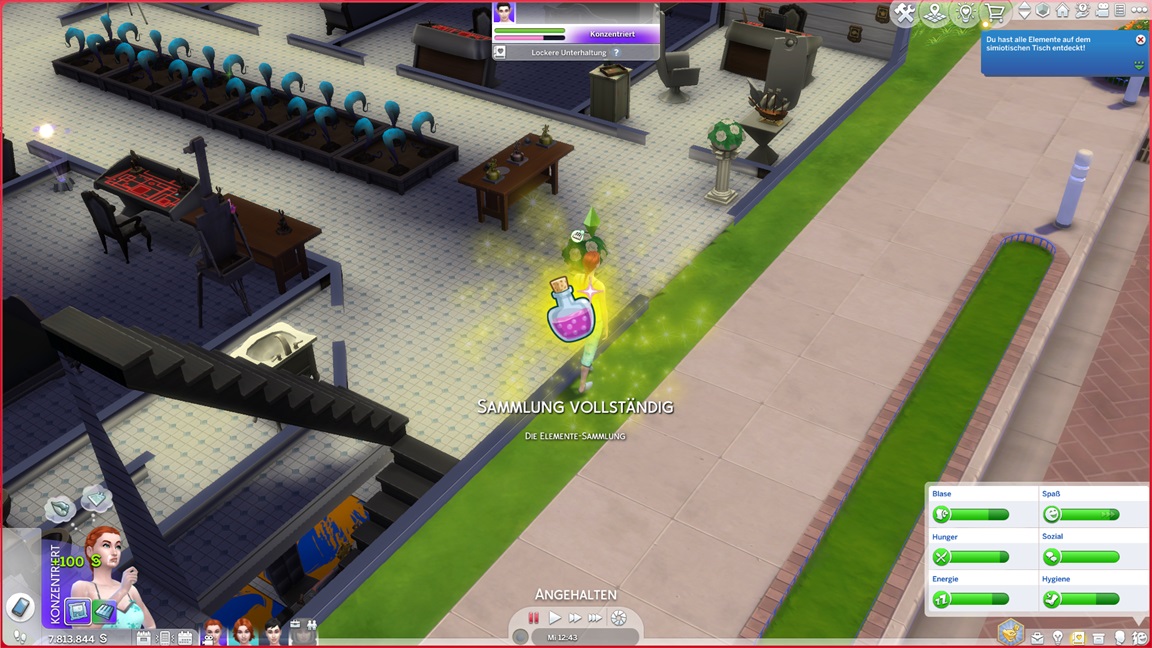Open the shopping cart store
Image resolution: width=1152 pixels, height=648 pixels.
coord(995,13)
